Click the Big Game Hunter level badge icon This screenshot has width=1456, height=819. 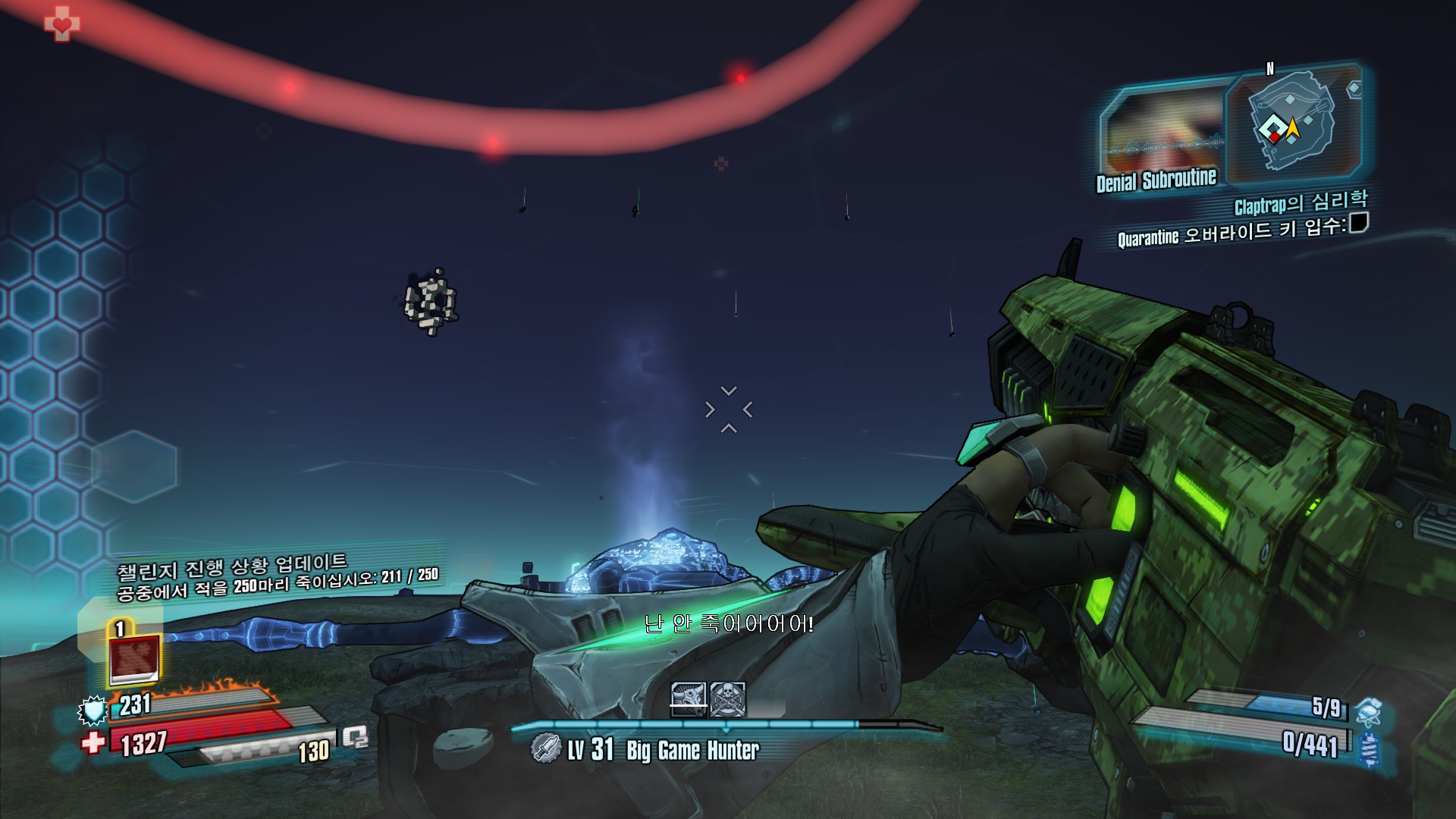click(x=545, y=749)
